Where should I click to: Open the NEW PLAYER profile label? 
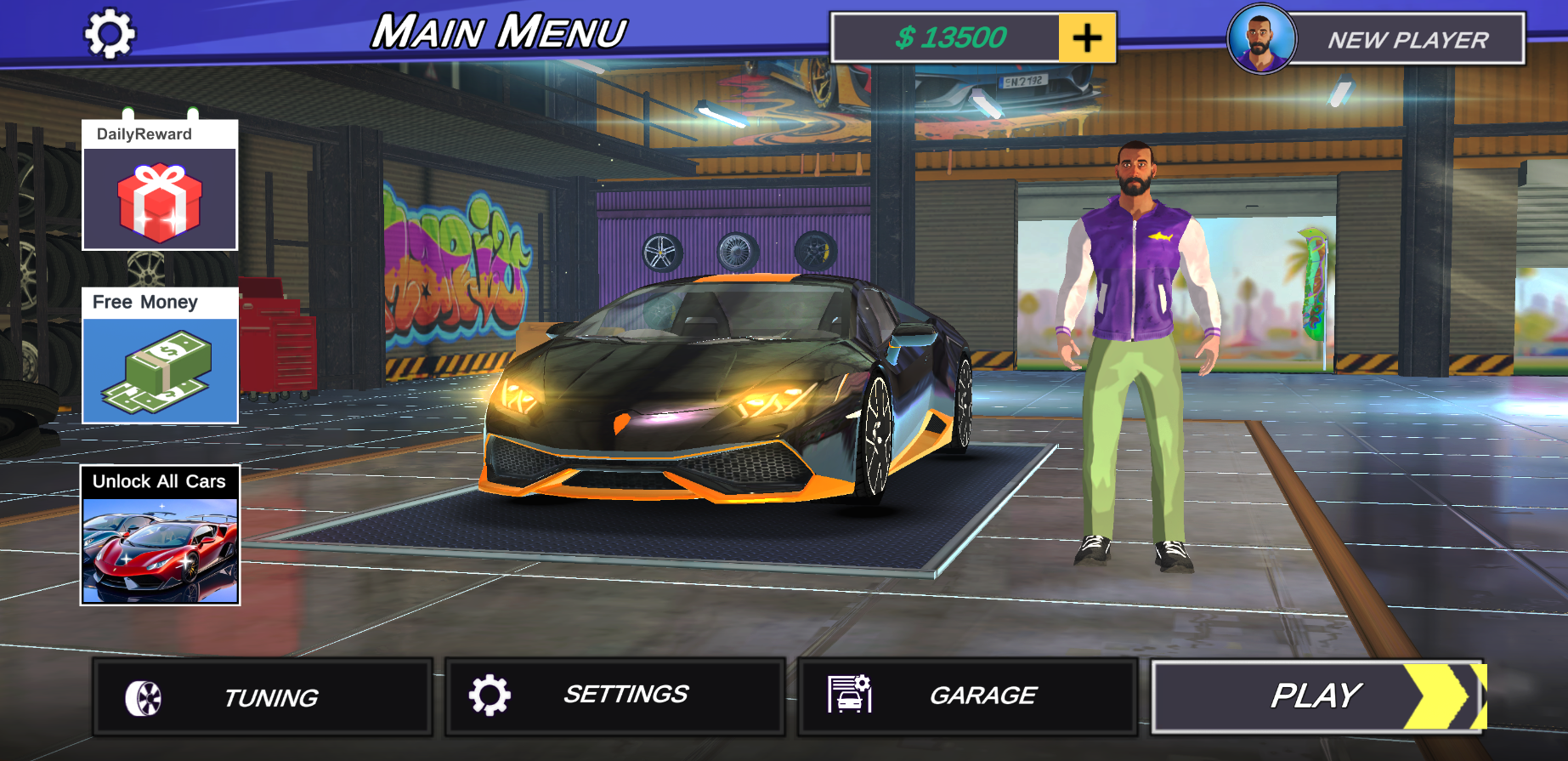coord(1407,39)
